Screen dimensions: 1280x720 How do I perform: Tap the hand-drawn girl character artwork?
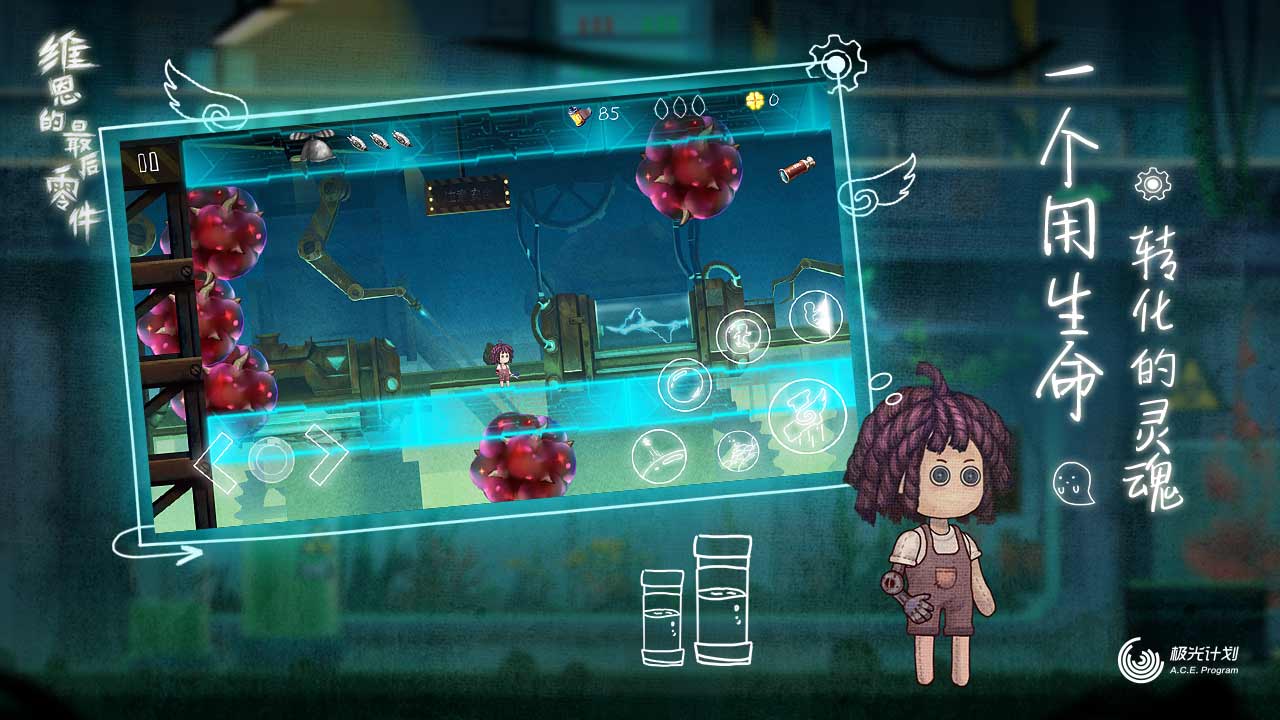click(935, 520)
